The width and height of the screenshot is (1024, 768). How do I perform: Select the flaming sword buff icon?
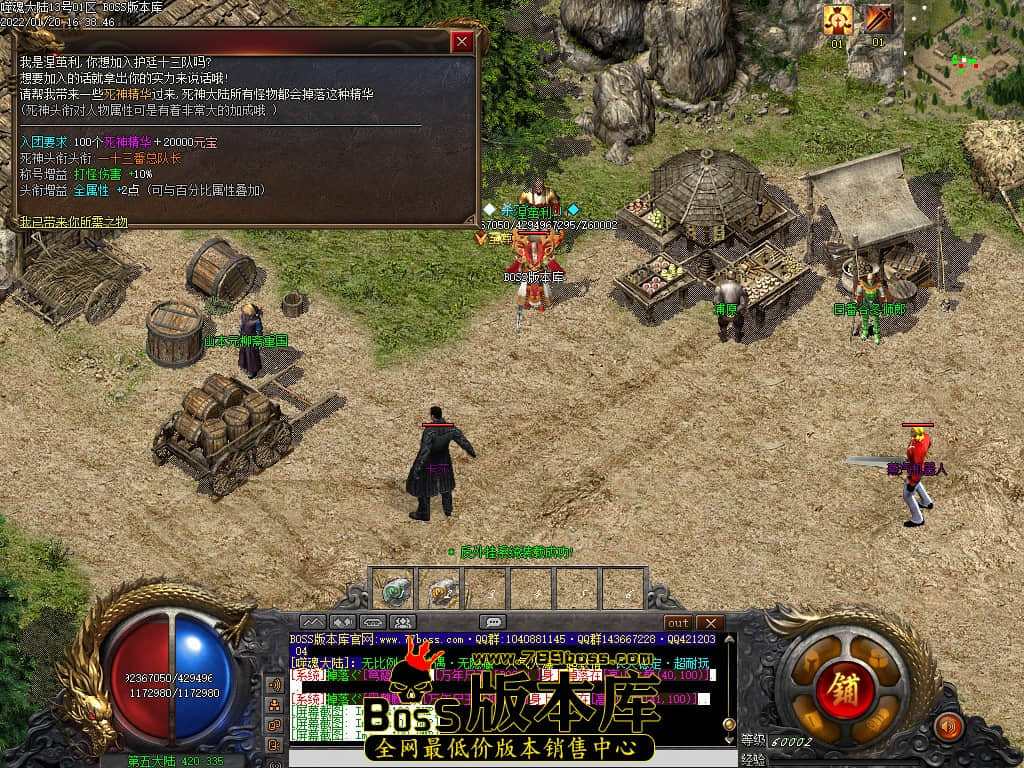(878, 19)
